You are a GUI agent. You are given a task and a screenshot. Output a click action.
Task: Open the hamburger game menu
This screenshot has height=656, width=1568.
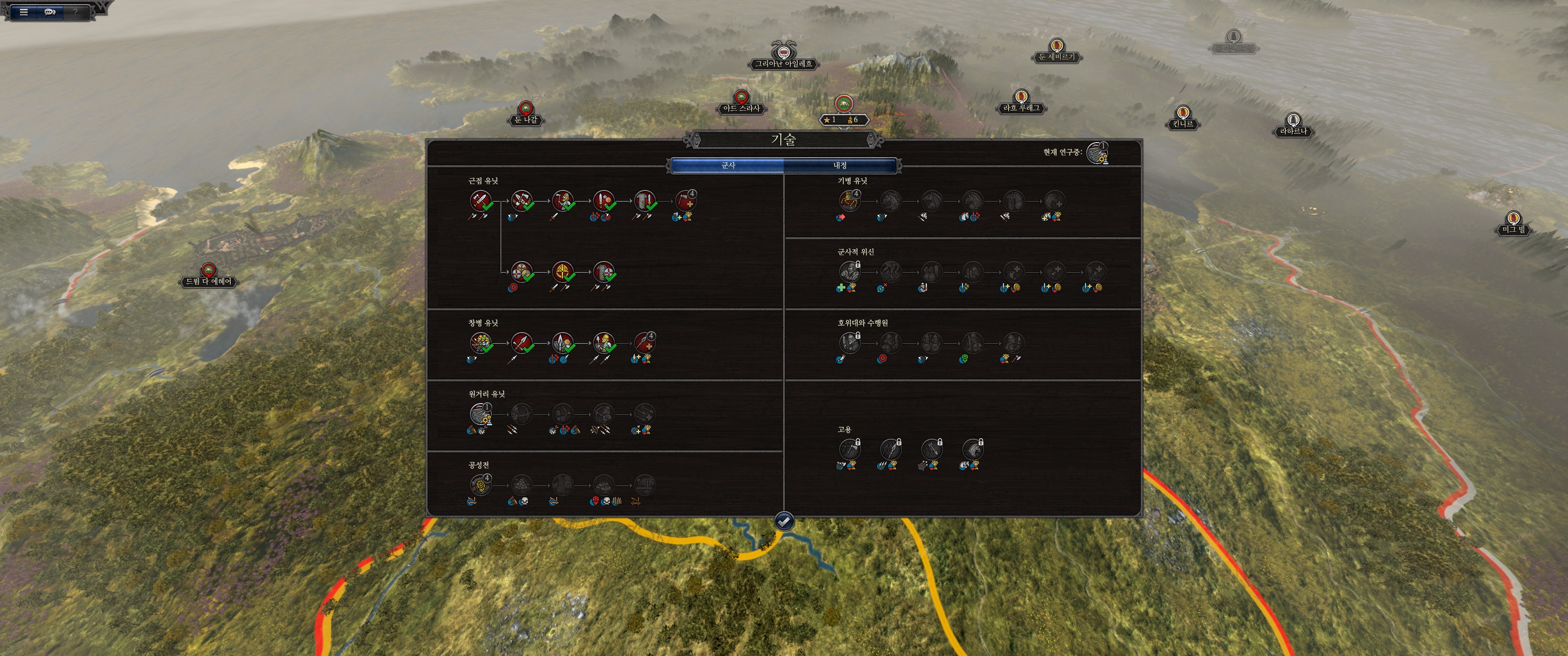(x=24, y=11)
